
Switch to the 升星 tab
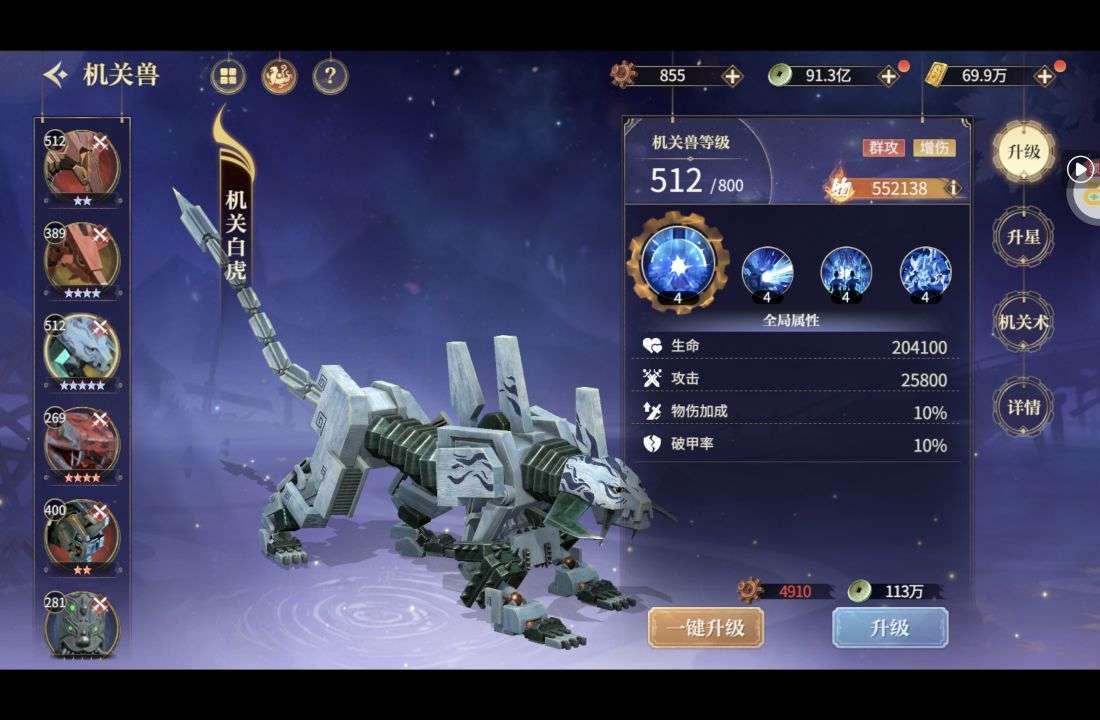coord(1024,237)
